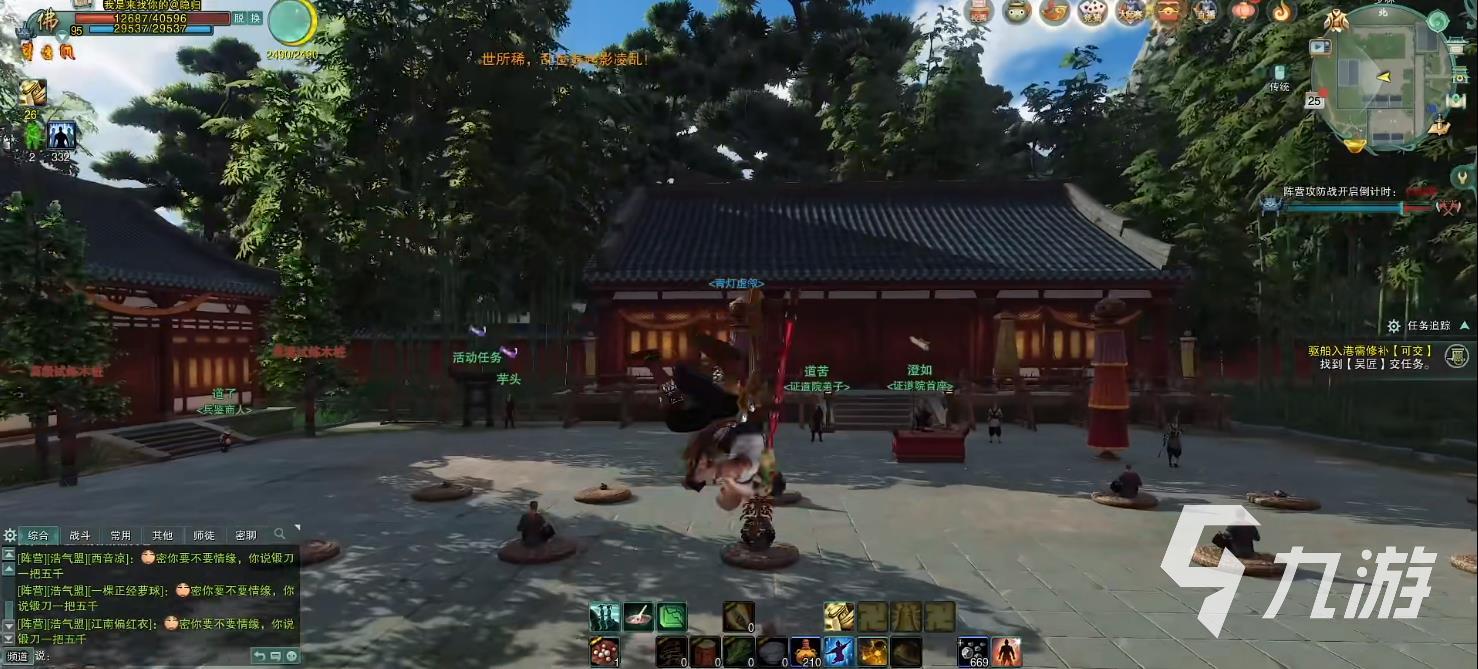Open chat settings gear icon
This screenshot has height=669, width=1478.
coord(10,535)
